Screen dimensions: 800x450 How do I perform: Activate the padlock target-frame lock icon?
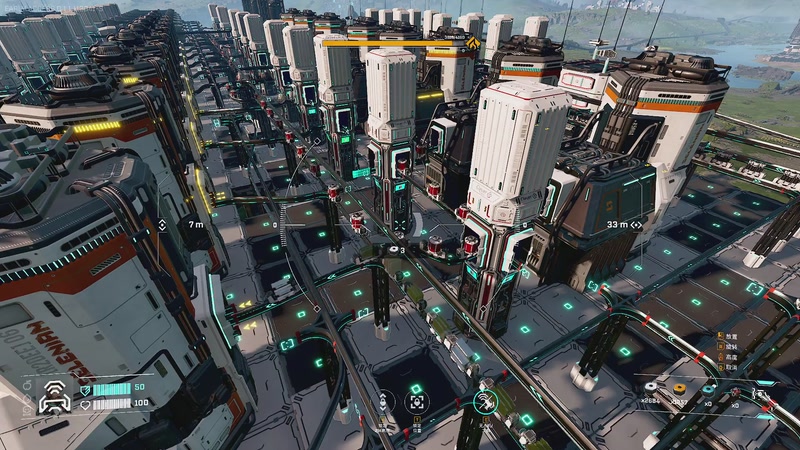click(x=415, y=401)
